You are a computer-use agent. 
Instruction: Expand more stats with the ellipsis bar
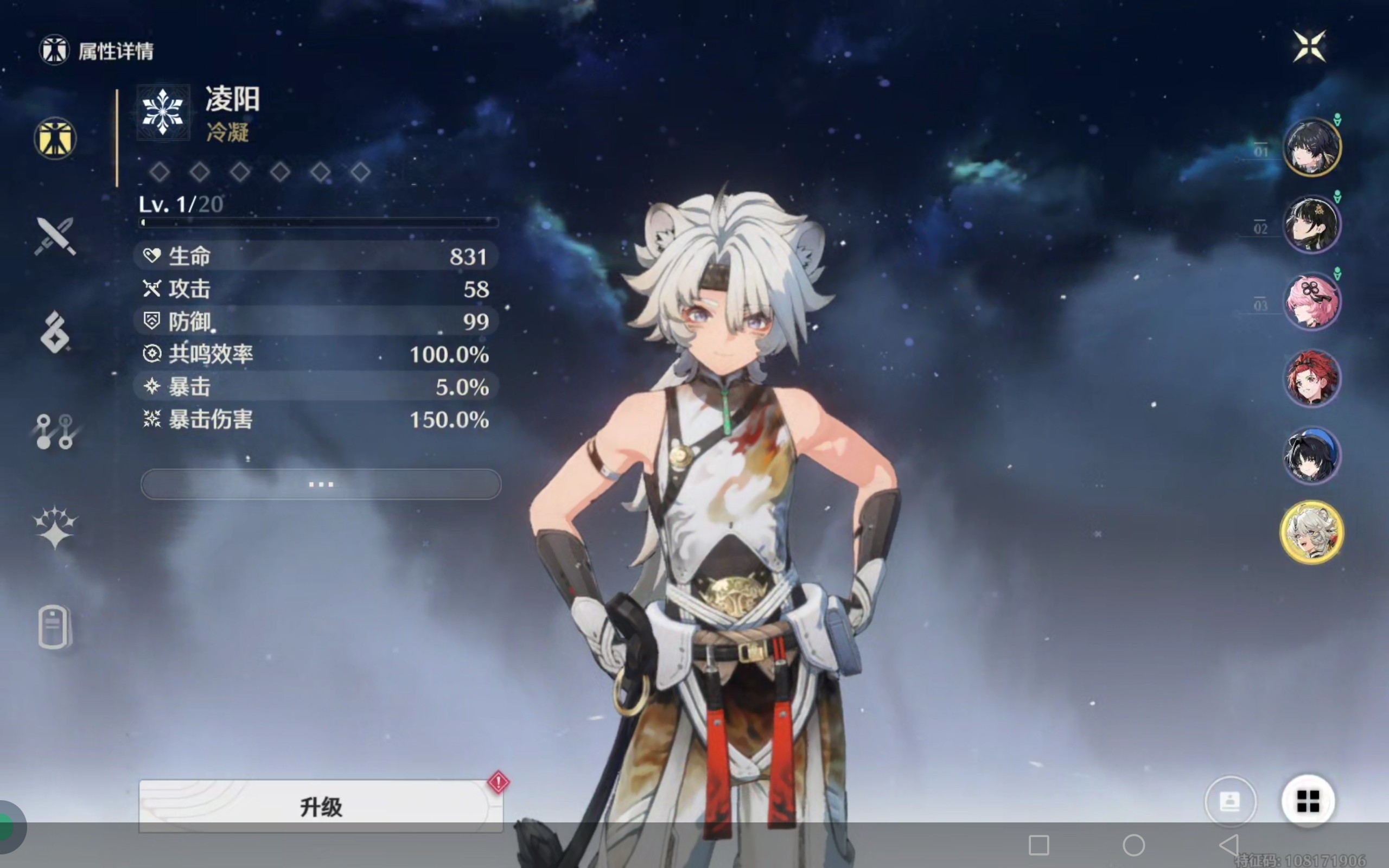point(321,484)
